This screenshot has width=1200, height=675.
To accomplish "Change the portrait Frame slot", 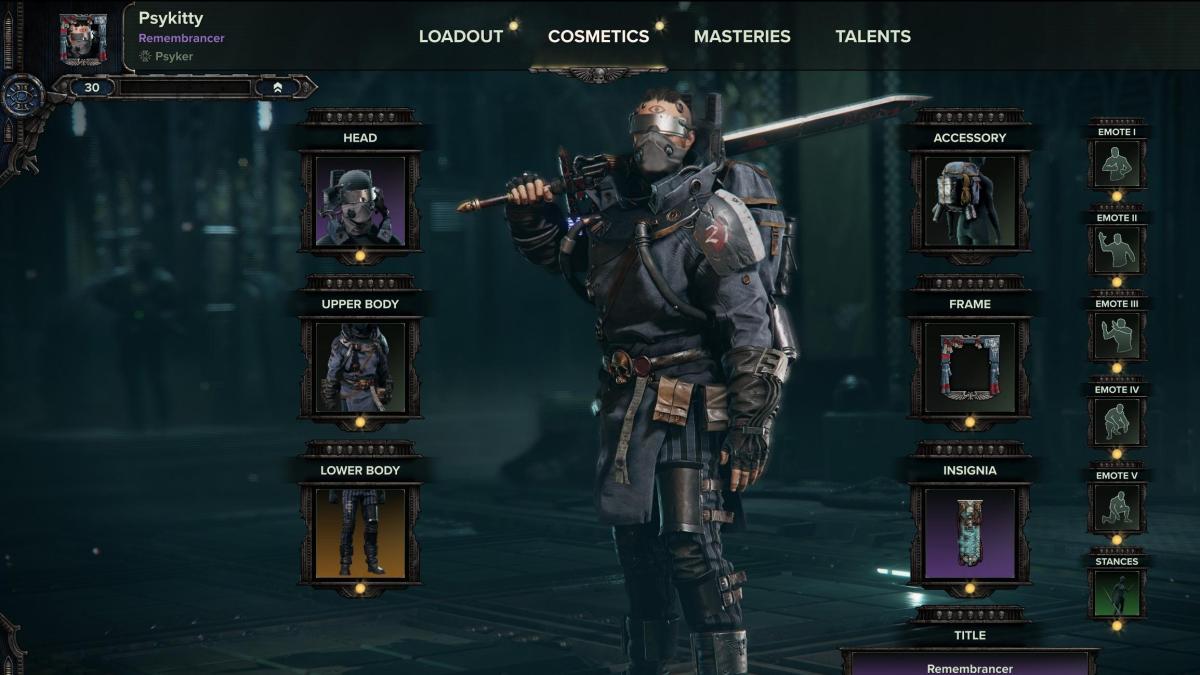I will (x=969, y=366).
